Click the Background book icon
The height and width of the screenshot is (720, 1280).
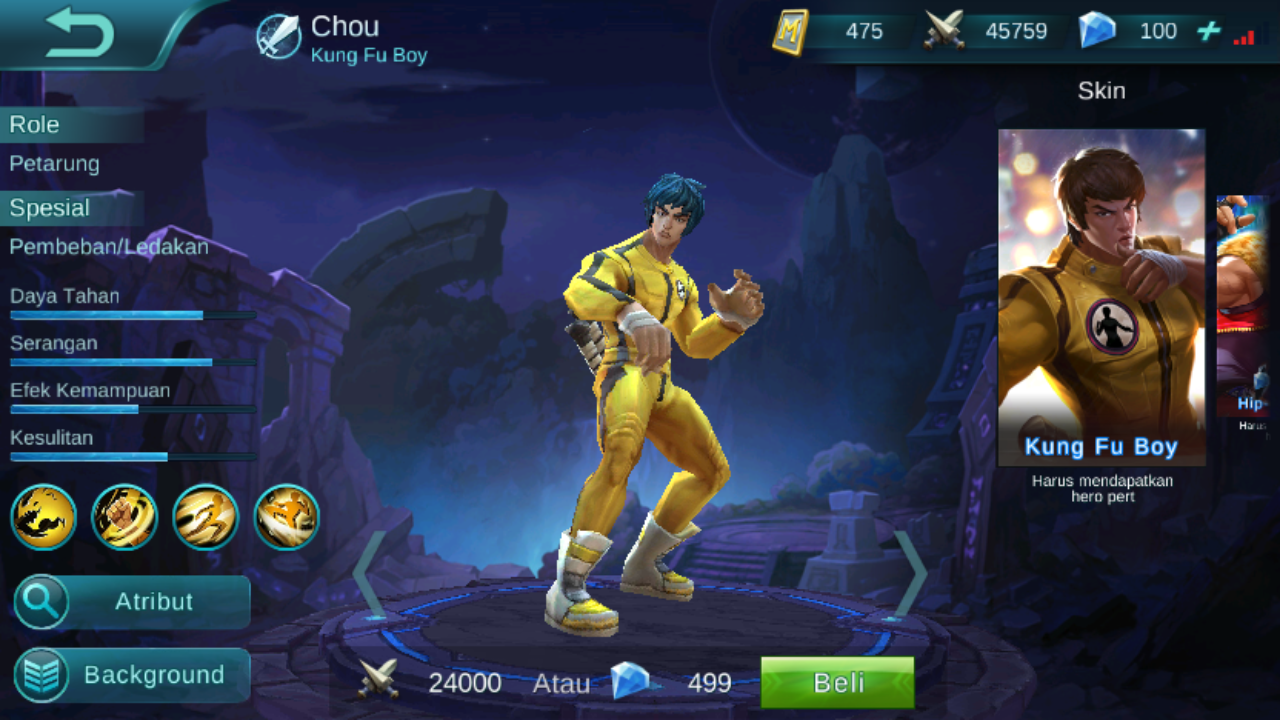(39, 675)
